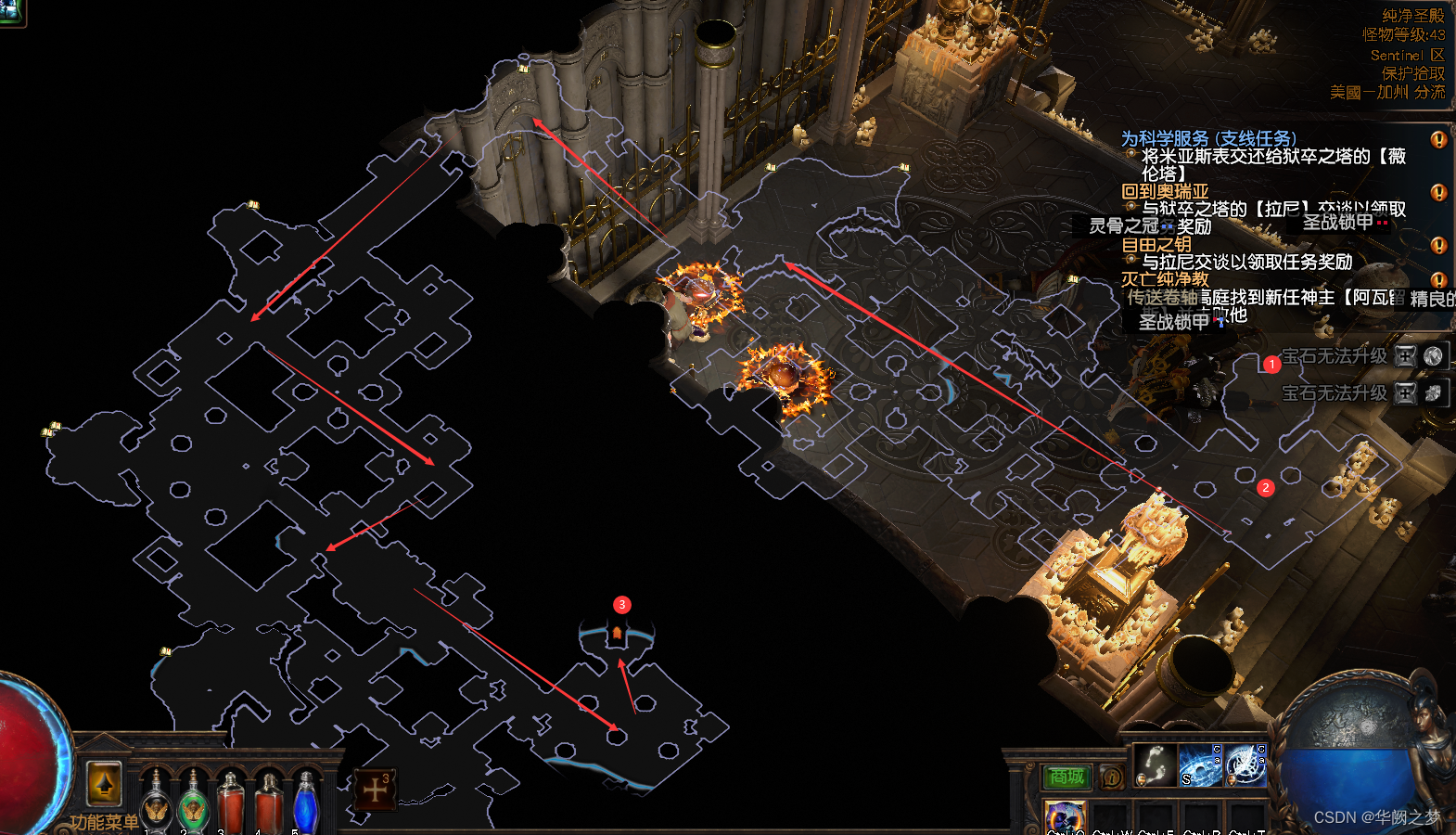
Task: Open the 功能菜单 arrow button
Action: coord(104,784)
